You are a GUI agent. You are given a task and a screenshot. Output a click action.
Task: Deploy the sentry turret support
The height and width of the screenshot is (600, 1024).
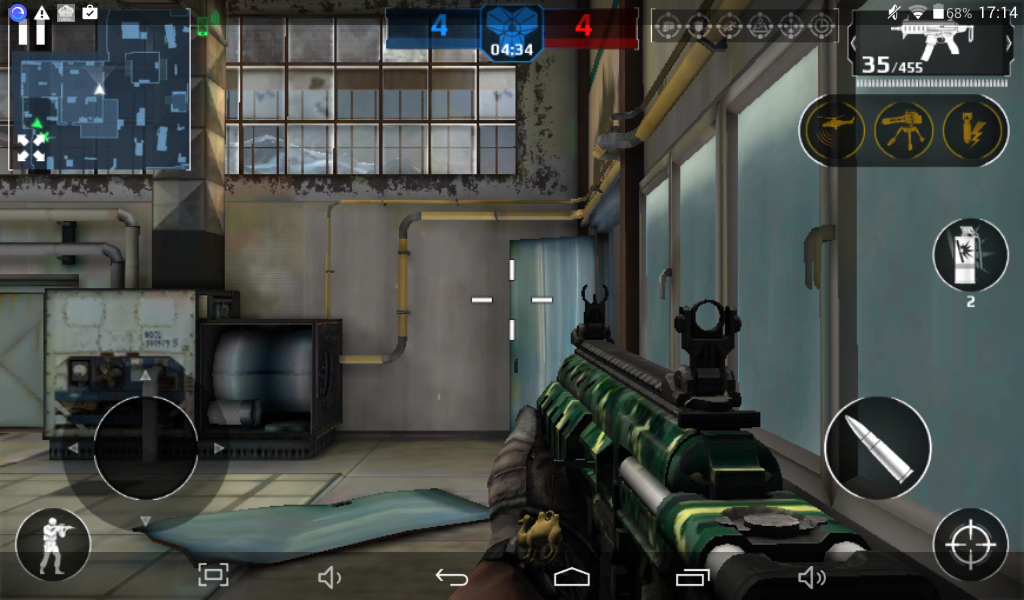904,130
